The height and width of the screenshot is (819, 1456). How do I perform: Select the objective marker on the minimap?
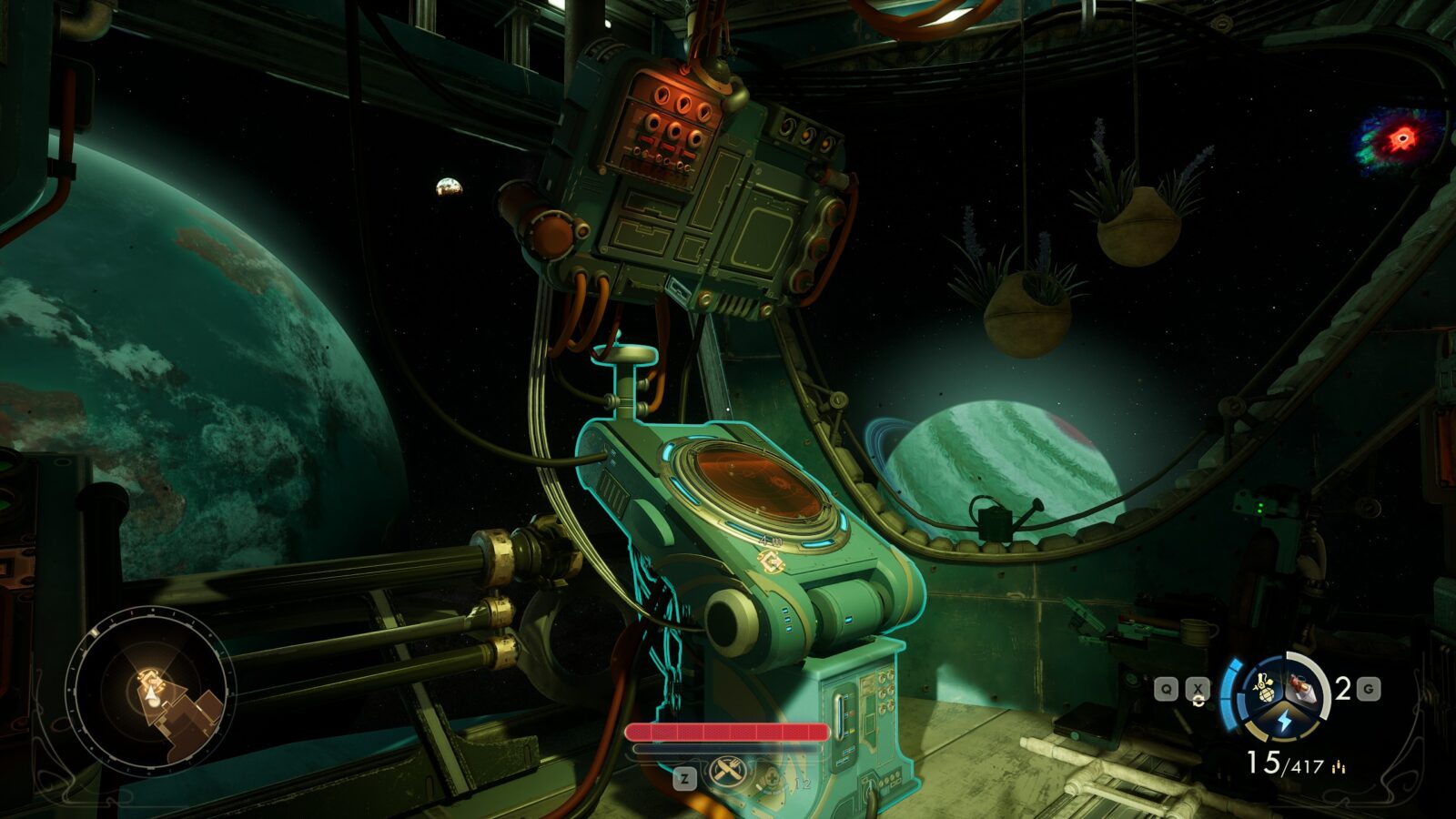(x=148, y=678)
